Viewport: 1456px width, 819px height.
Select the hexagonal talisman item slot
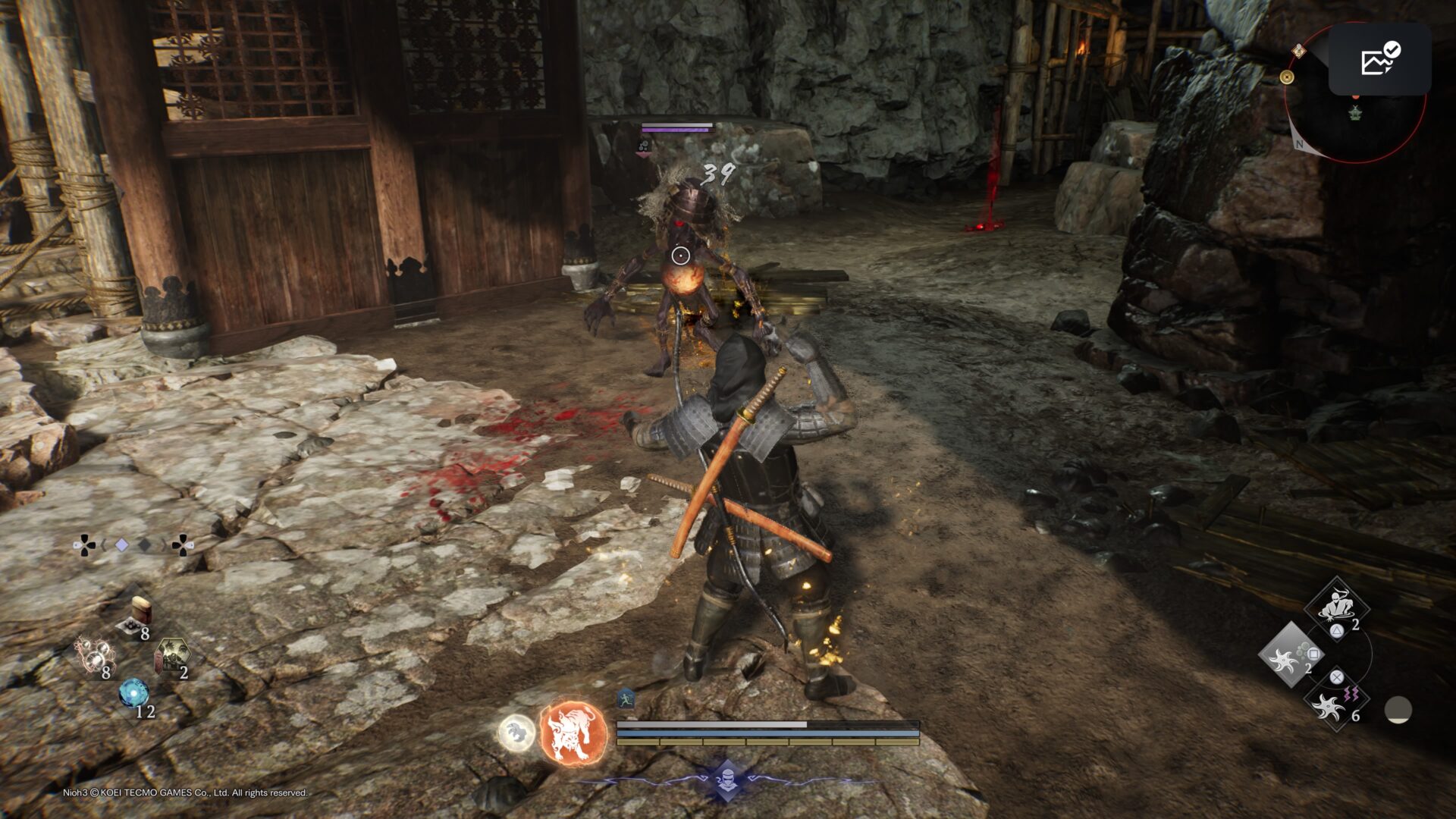(x=171, y=654)
